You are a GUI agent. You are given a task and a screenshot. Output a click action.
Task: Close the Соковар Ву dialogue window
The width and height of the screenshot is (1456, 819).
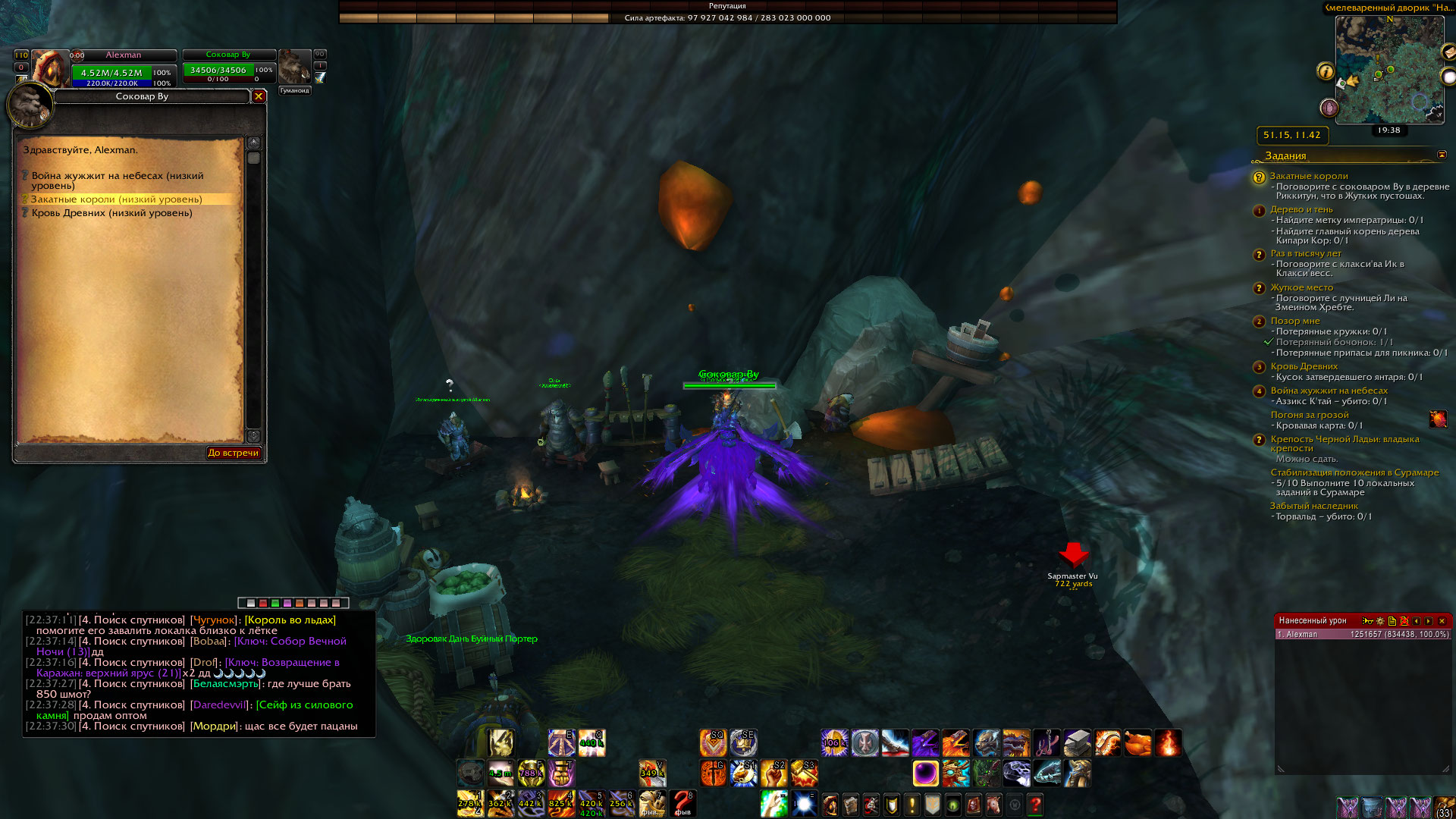(259, 96)
